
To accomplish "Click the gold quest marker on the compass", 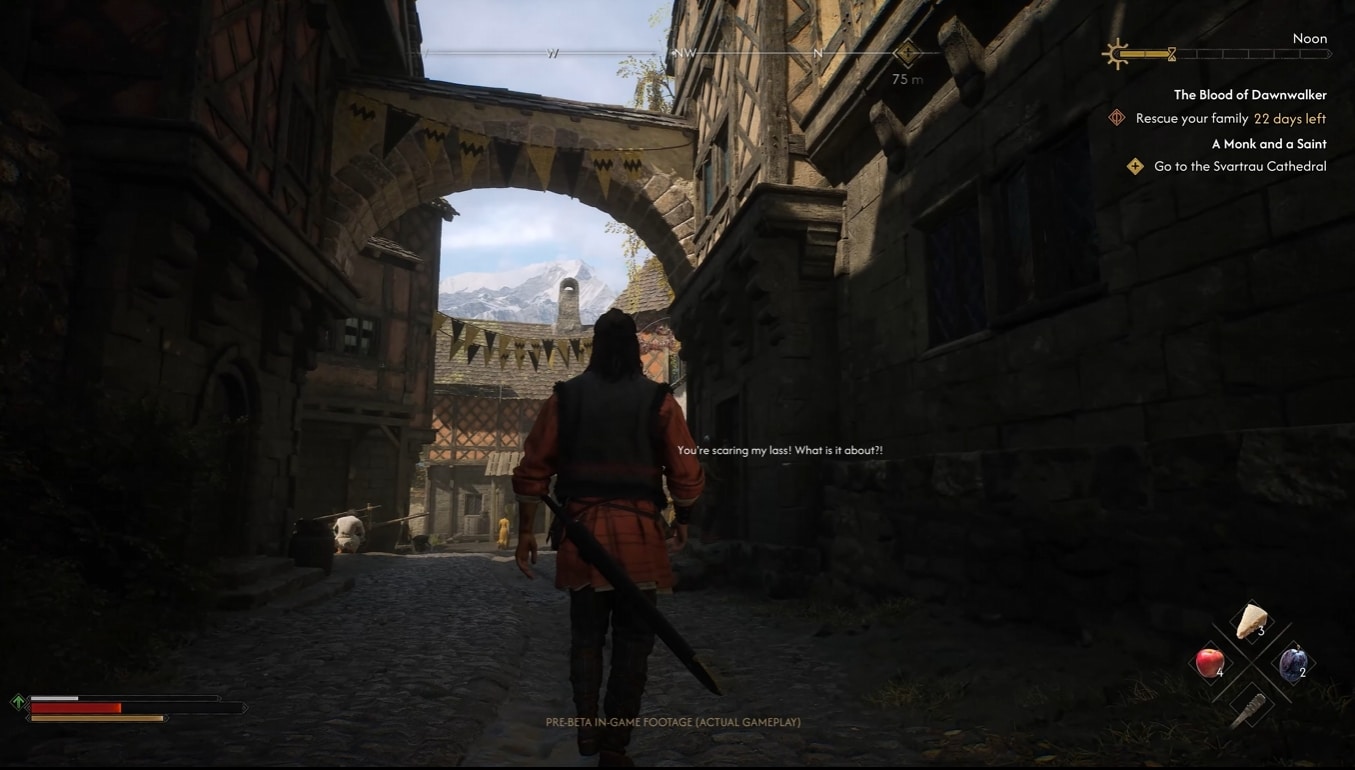I will 907,54.
